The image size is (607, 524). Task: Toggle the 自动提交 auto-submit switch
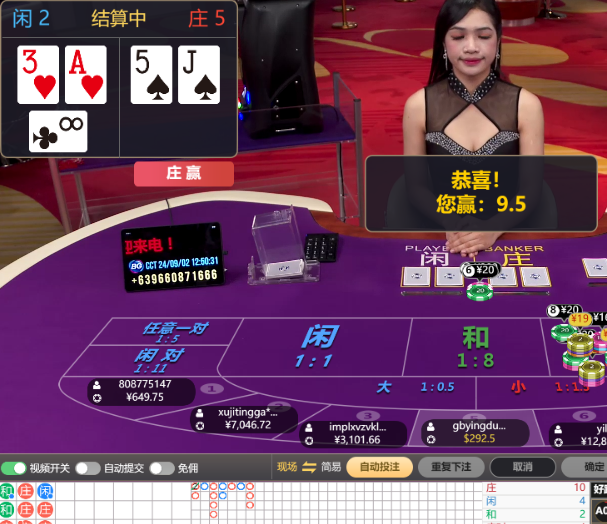pos(88,468)
